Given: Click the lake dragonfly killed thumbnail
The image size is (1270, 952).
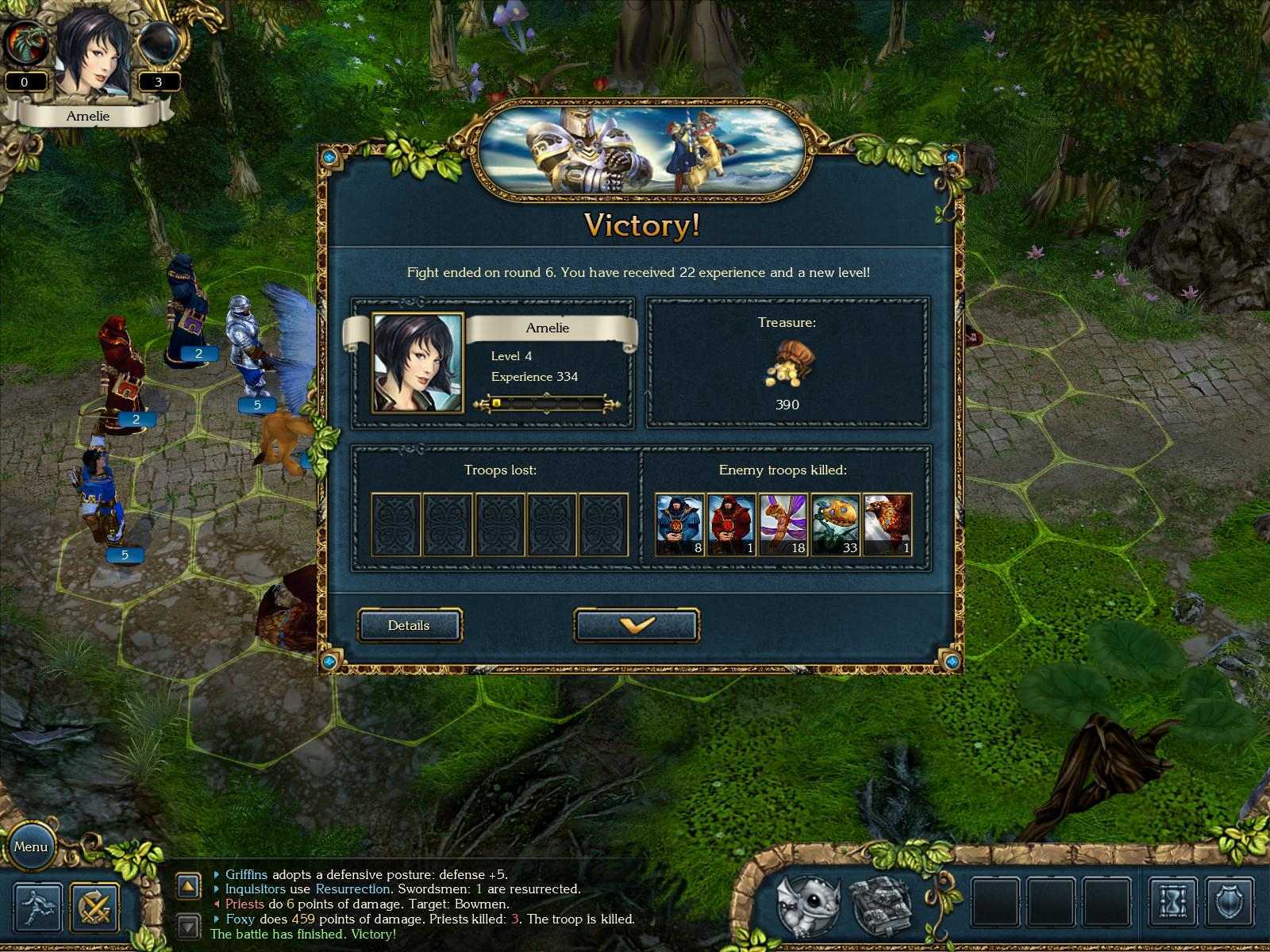Looking at the screenshot, I should point(781,522).
